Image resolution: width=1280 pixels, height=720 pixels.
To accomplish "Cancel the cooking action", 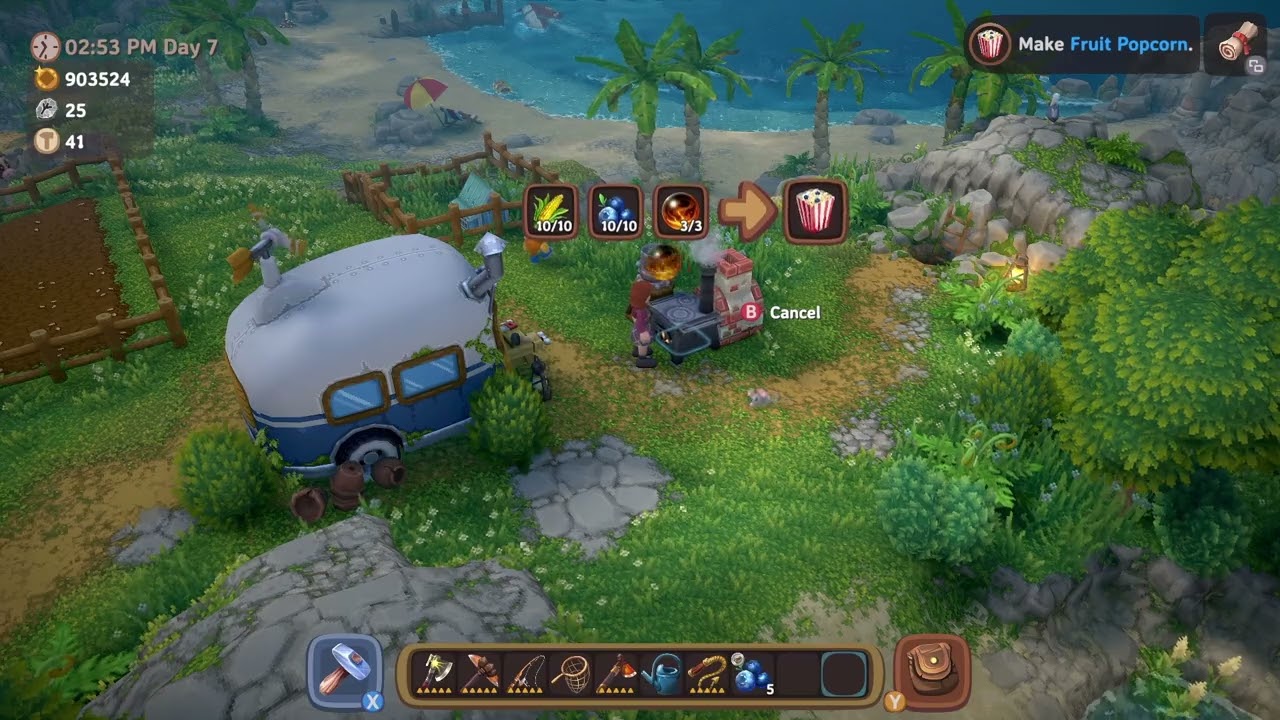I will (783, 313).
